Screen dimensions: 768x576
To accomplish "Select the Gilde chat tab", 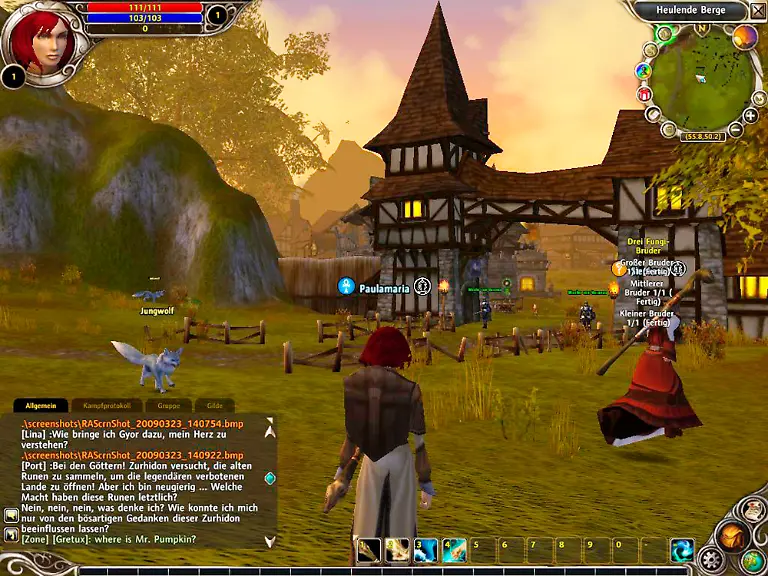I will [214, 406].
